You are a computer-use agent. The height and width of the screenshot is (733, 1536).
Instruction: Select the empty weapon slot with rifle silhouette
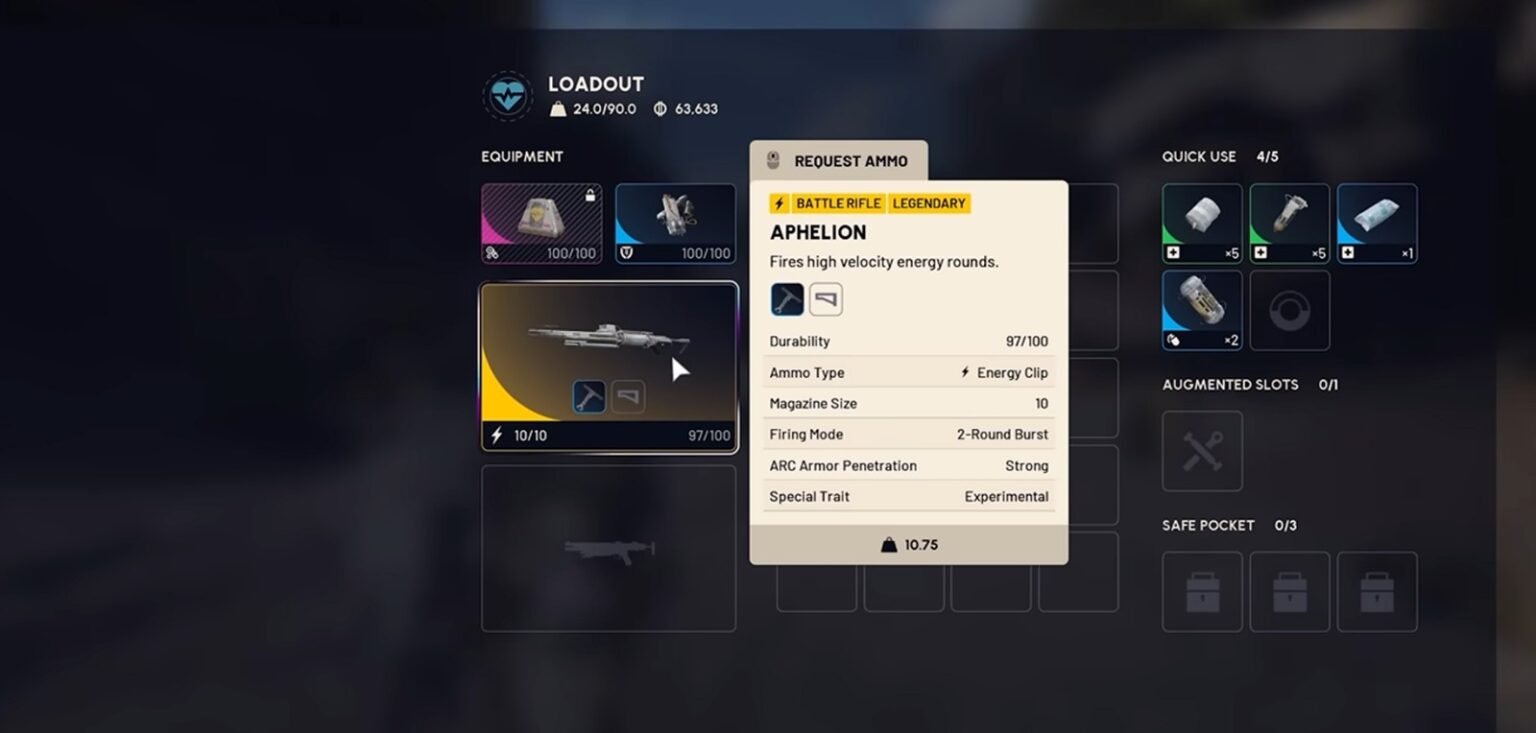click(x=609, y=548)
